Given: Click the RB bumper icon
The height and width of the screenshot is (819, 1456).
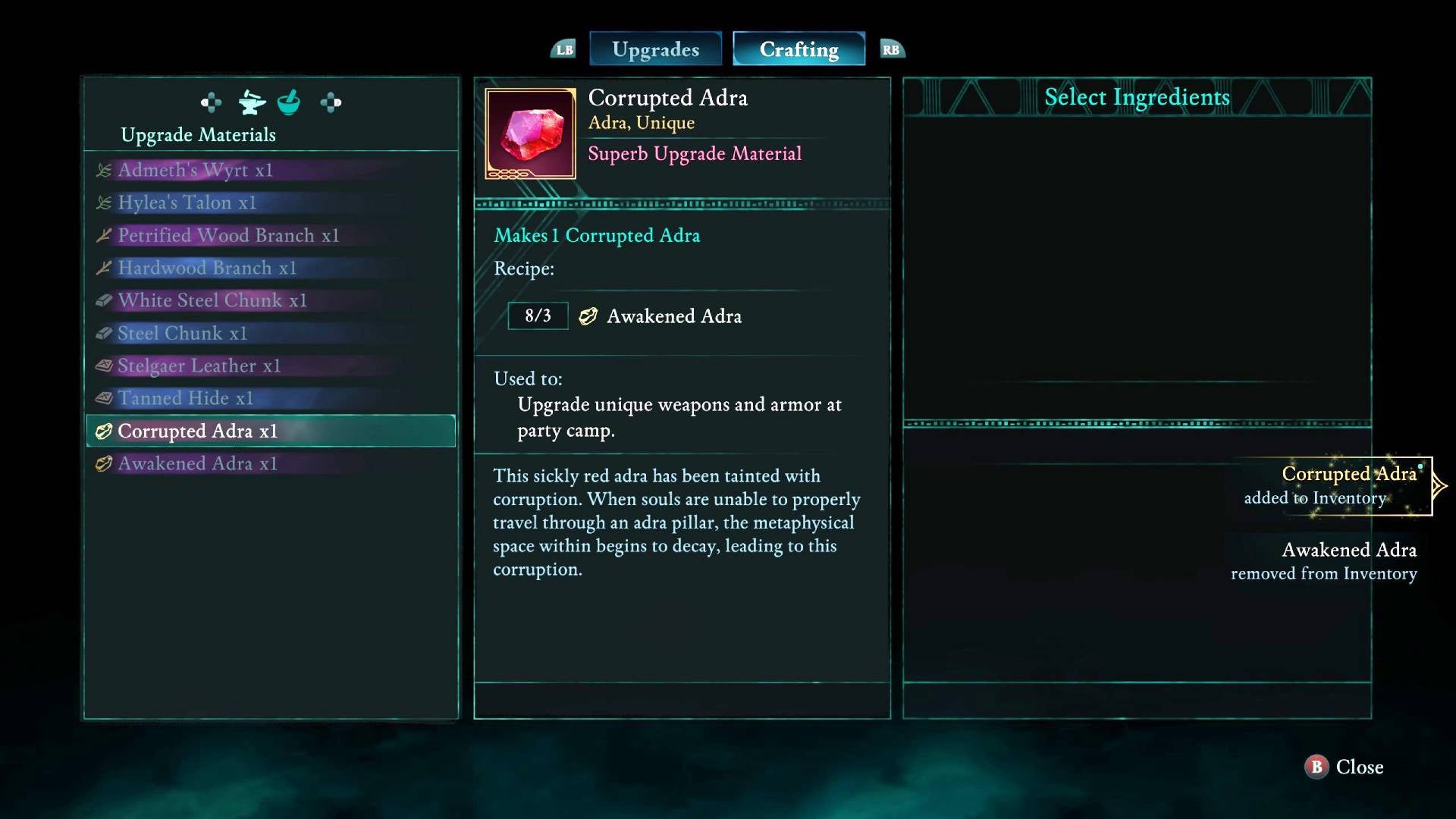Looking at the screenshot, I should 891,49.
